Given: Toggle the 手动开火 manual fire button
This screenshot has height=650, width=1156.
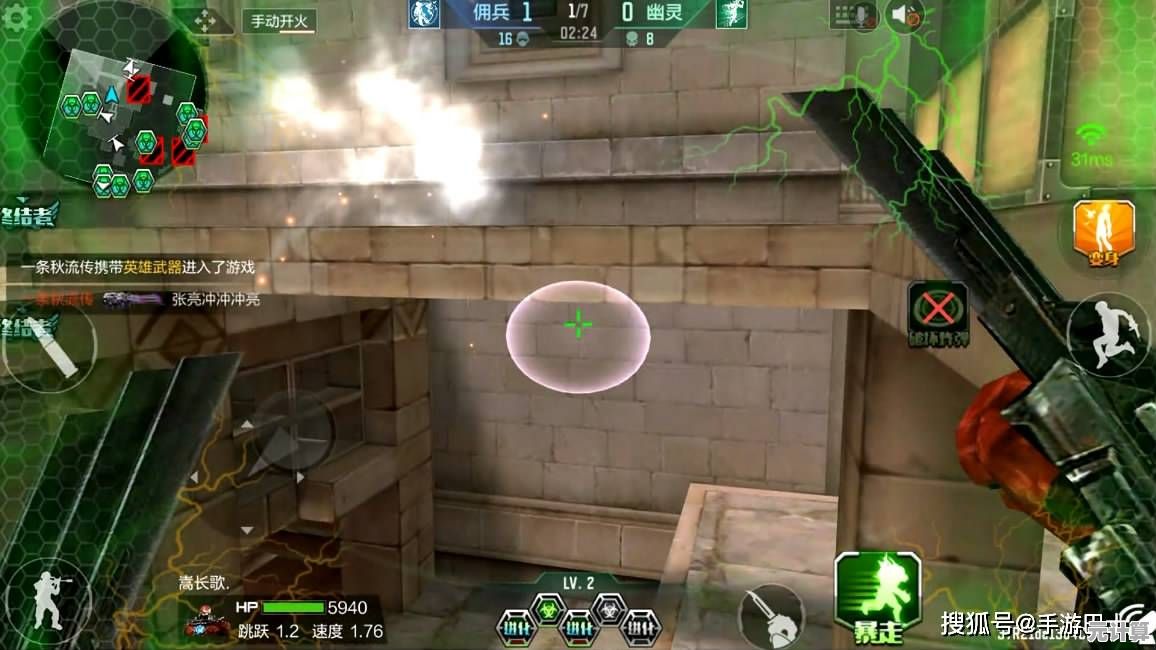Looking at the screenshot, I should 280,21.
